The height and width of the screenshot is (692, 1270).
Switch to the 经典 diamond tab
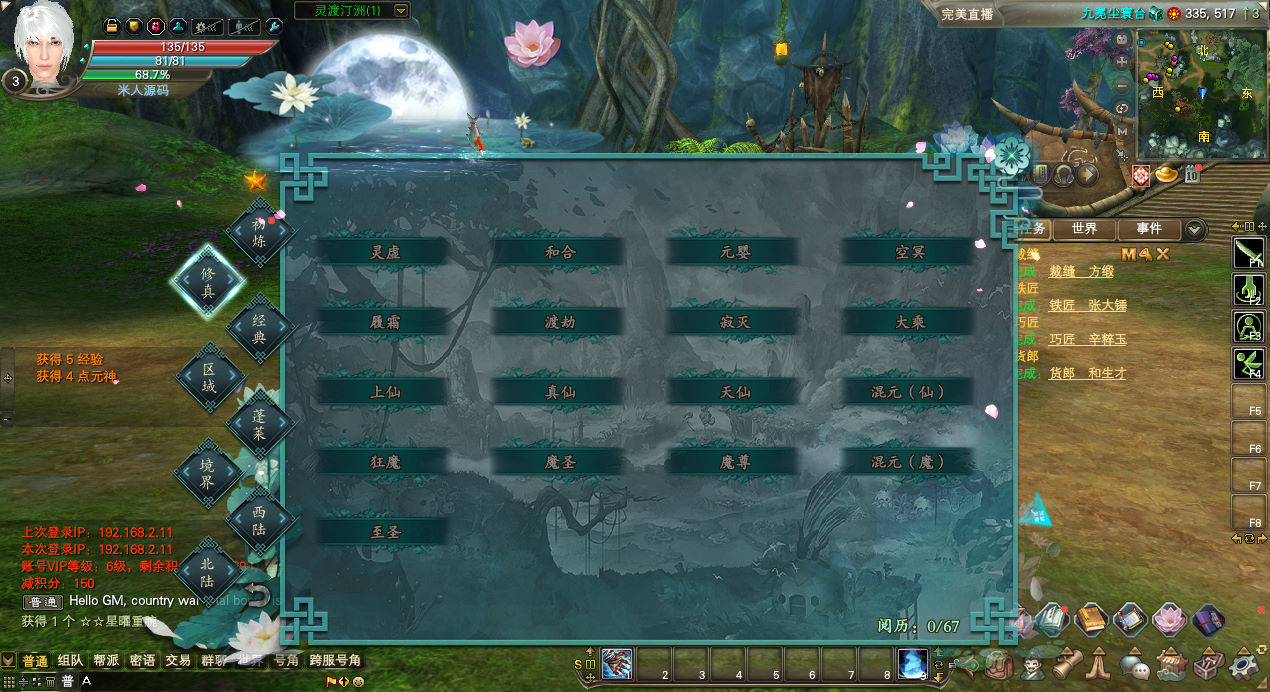click(260, 329)
